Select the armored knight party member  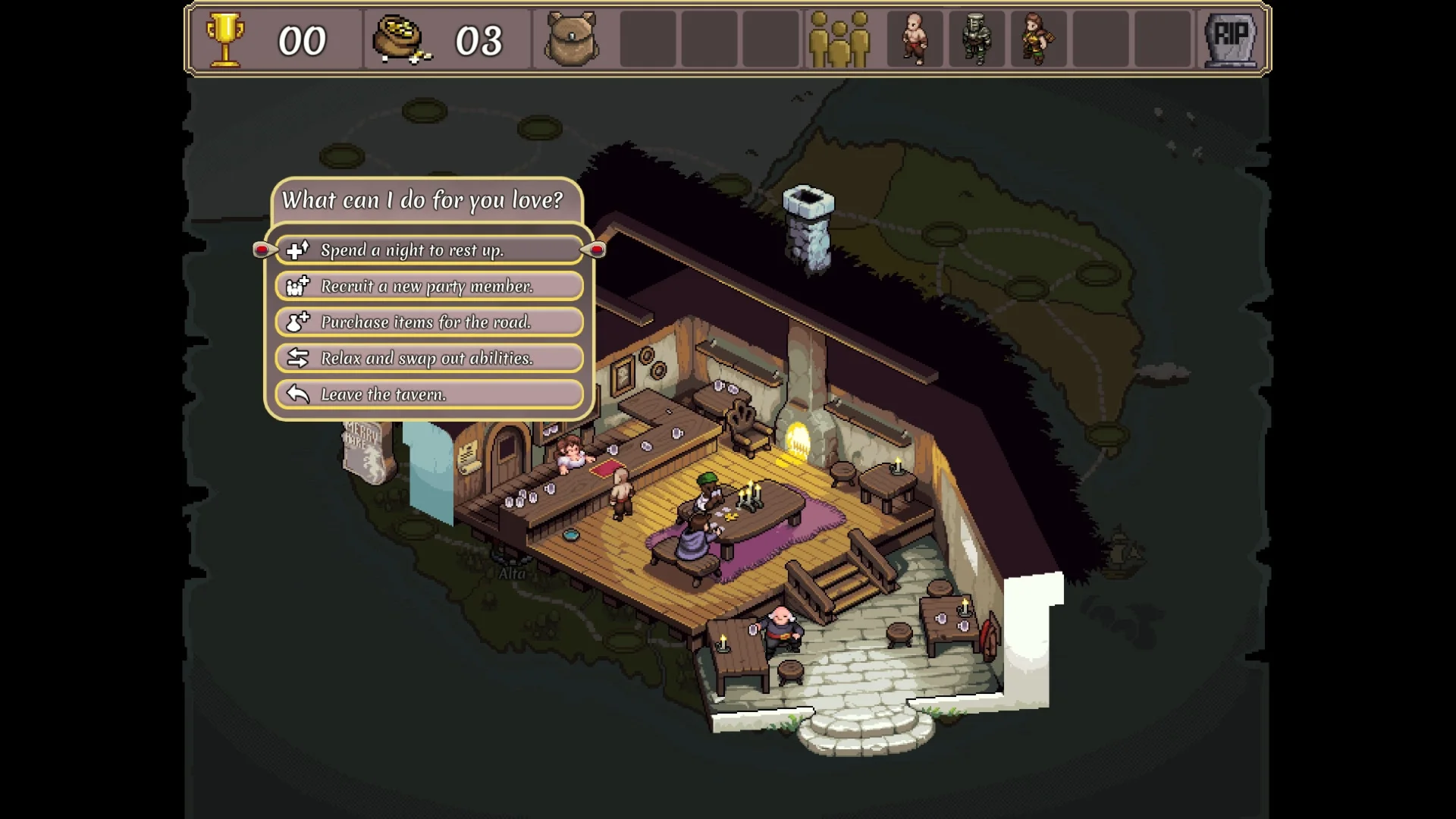[976, 39]
